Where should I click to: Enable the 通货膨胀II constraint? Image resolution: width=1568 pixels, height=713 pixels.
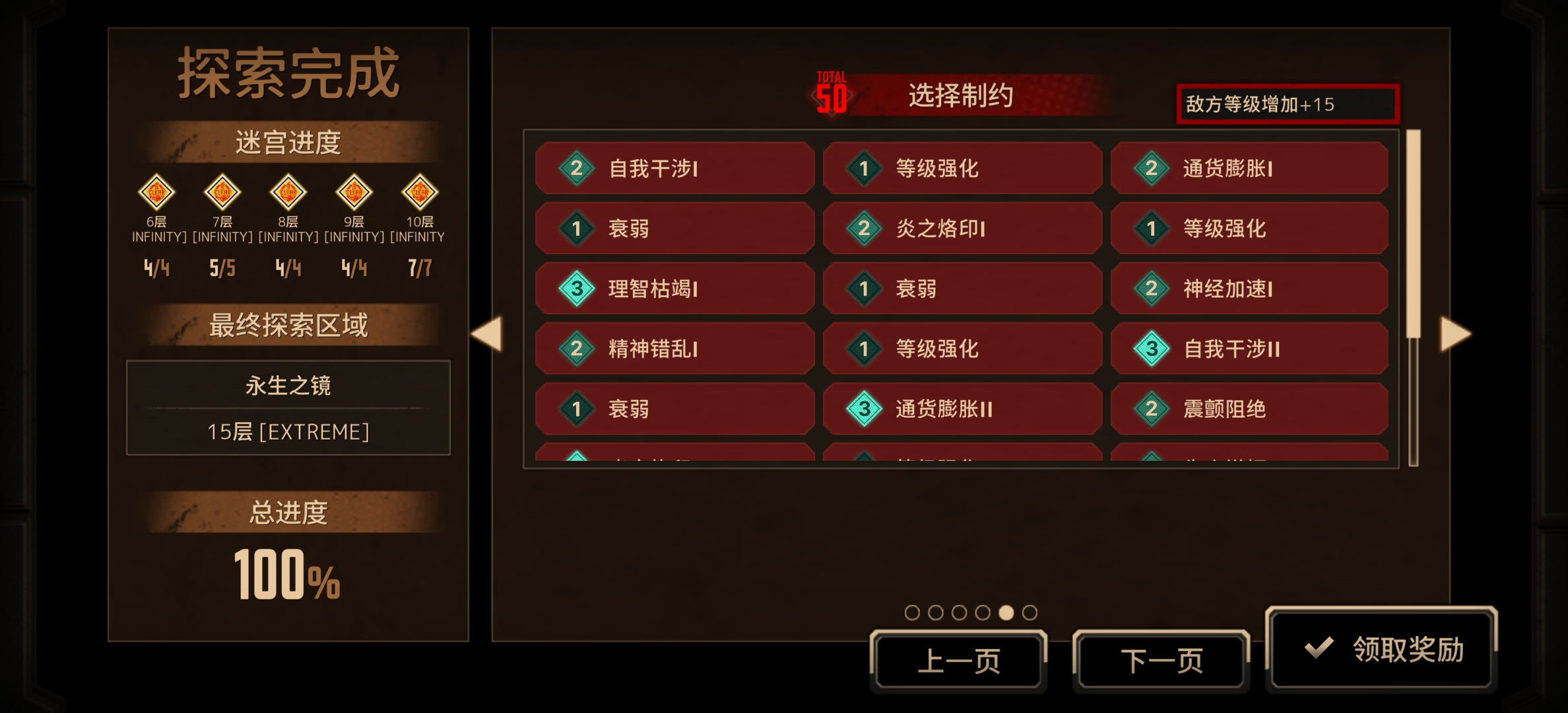click(x=963, y=409)
